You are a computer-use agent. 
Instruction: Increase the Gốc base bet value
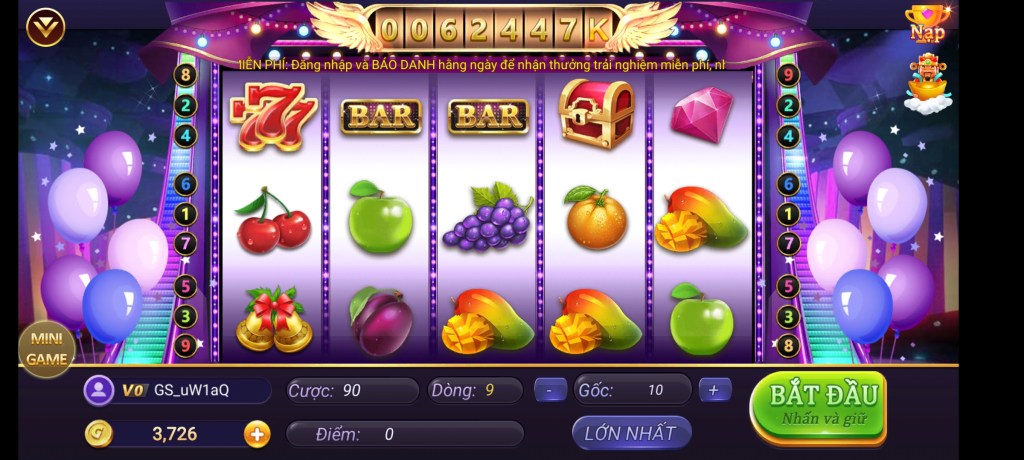point(713,390)
